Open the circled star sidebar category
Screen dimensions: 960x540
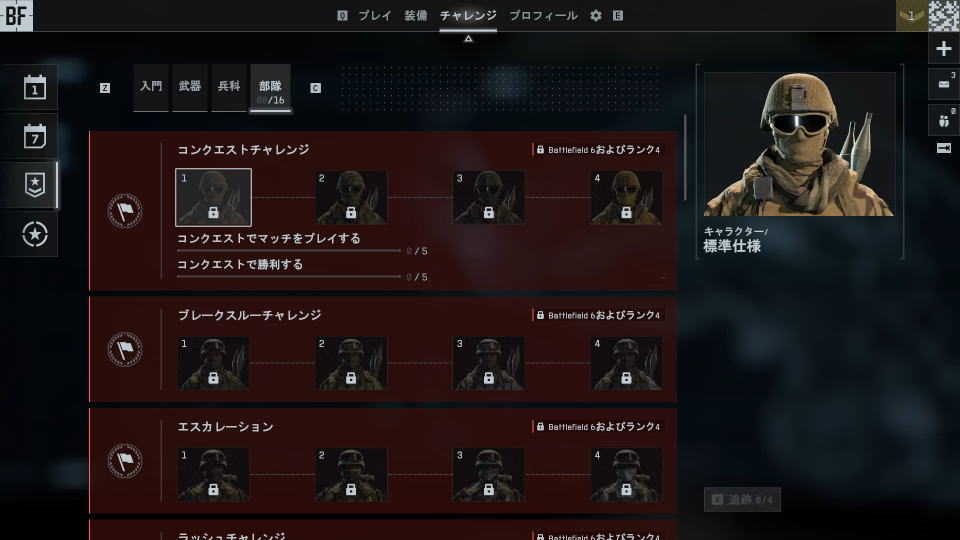coord(35,234)
